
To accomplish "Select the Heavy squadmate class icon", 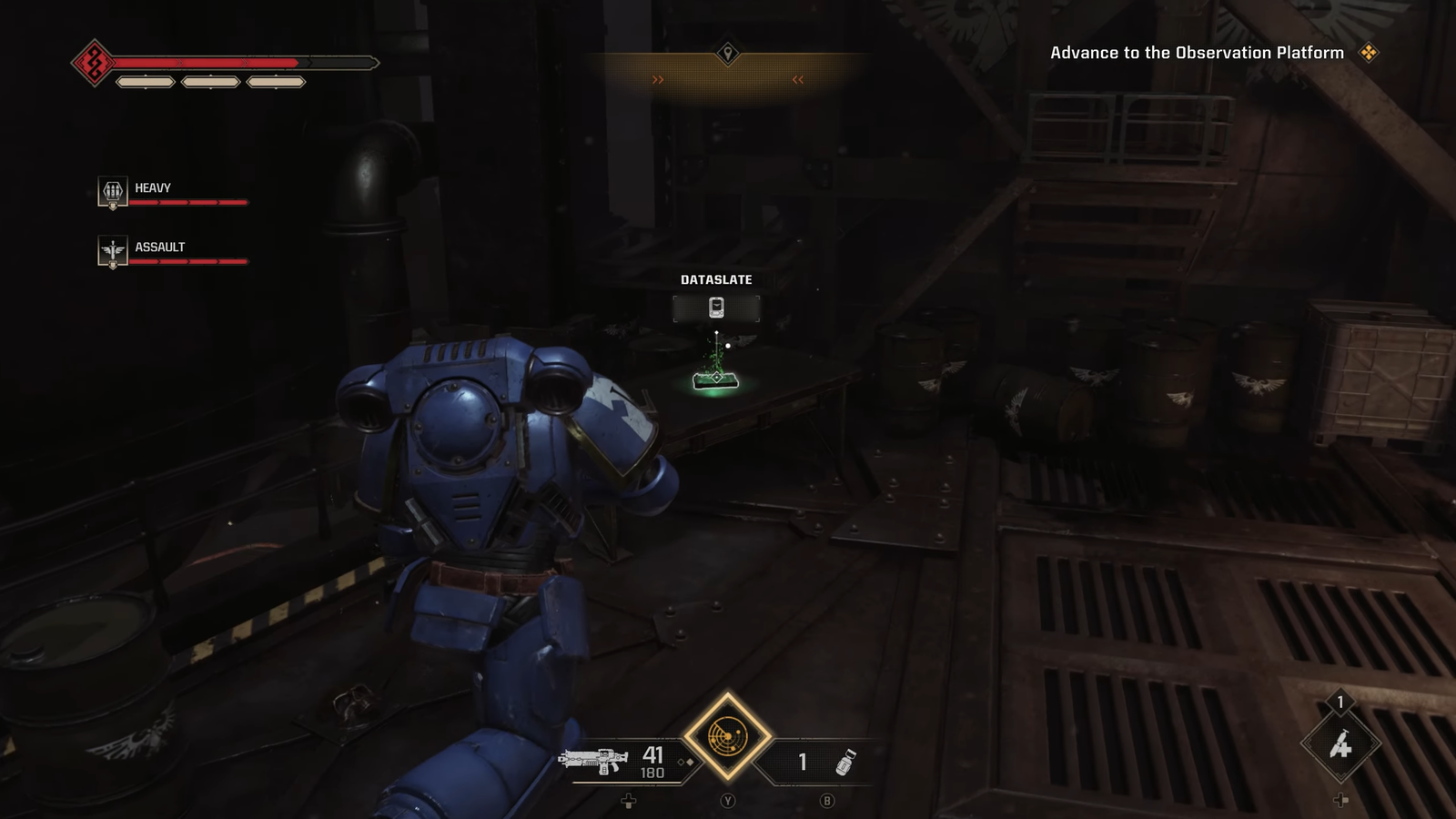I will tap(113, 192).
